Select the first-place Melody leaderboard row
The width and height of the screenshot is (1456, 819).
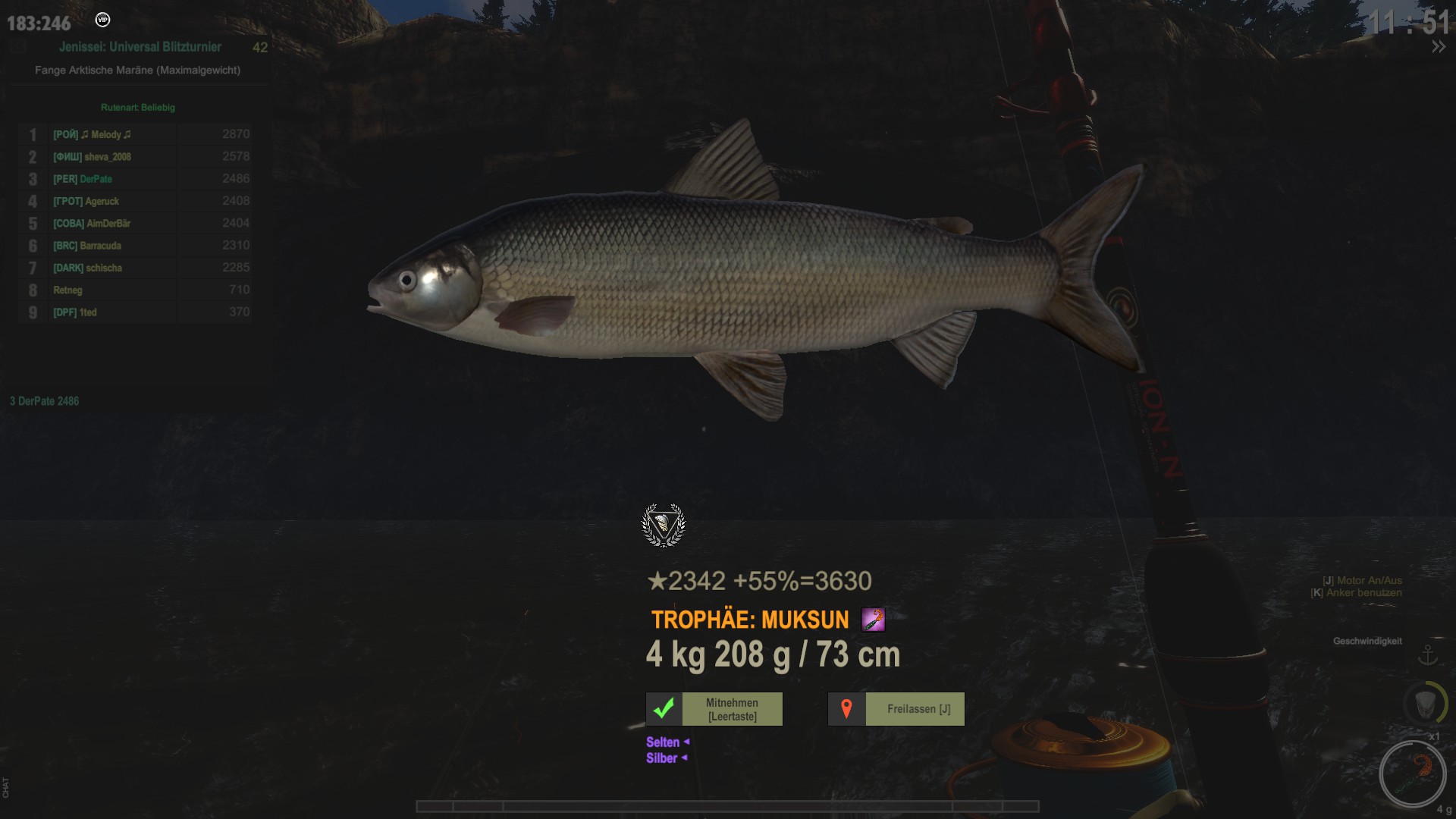pos(135,134)
